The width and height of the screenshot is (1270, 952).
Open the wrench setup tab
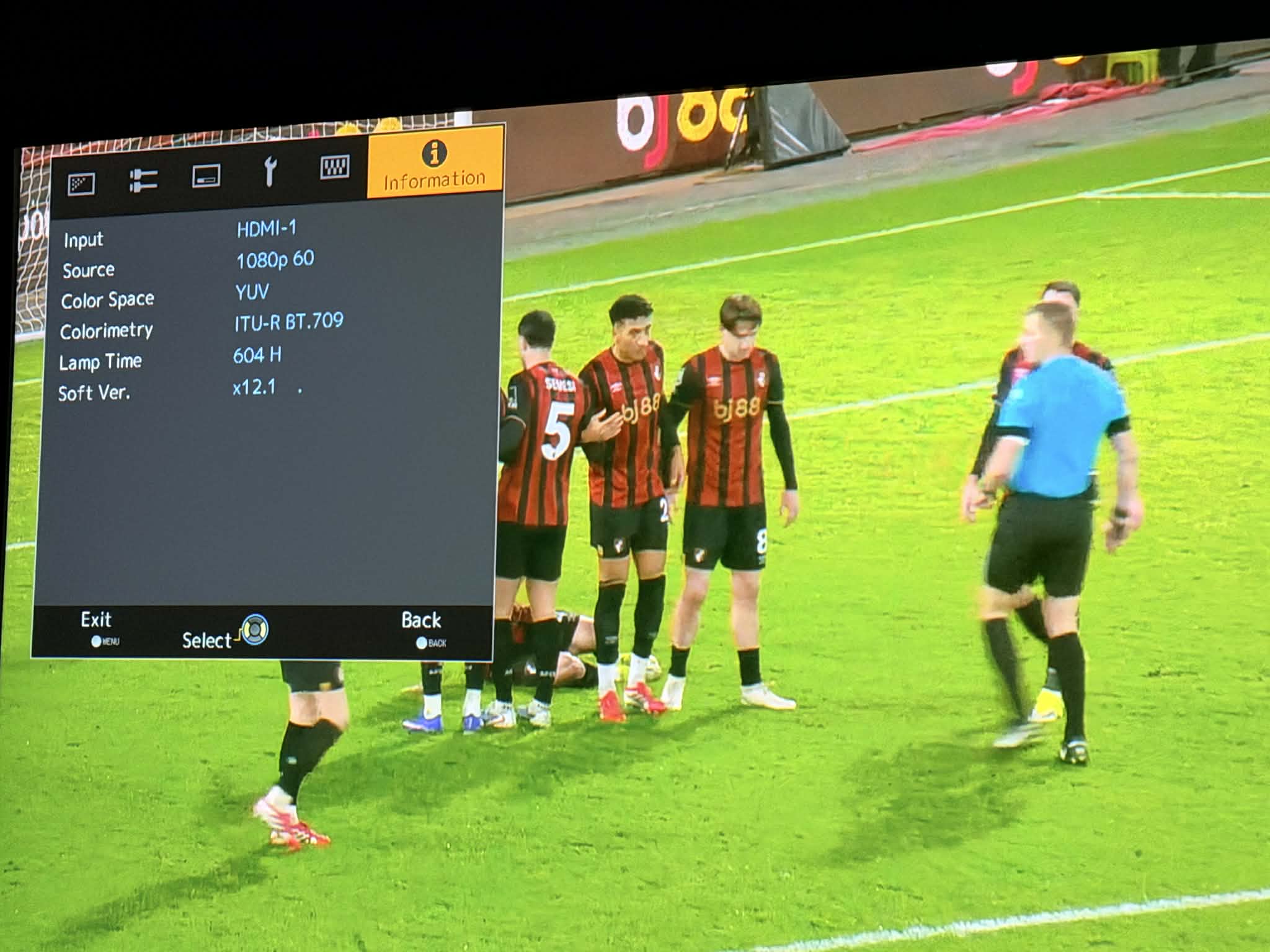(x=269, y=172)
